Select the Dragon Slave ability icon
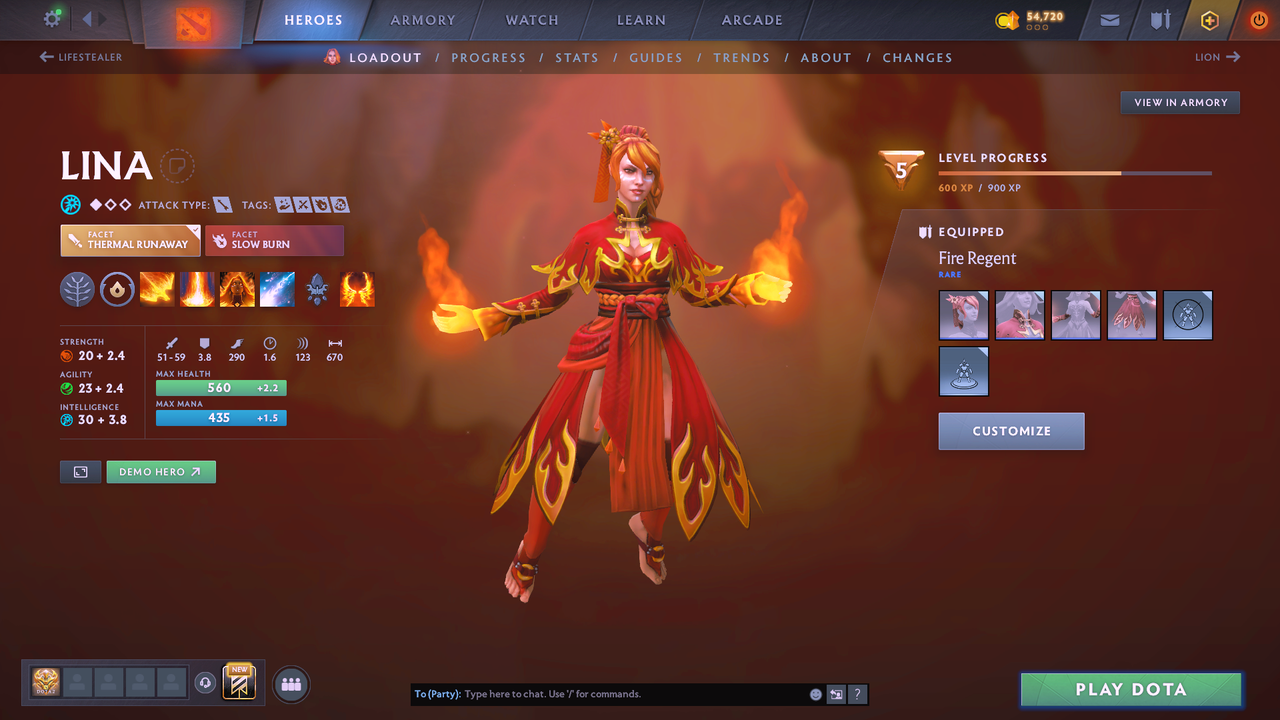Image resolution: width=1280 pixels, height=720 pixels. (157, 289)
